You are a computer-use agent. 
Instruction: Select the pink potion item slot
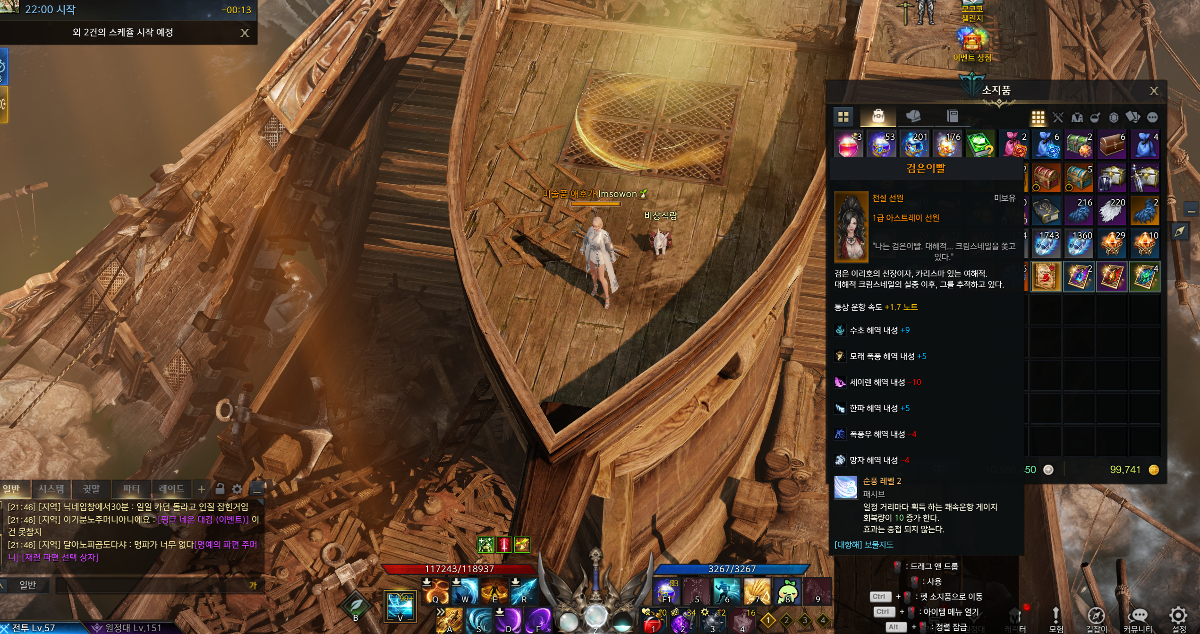(x=848, y=144)
